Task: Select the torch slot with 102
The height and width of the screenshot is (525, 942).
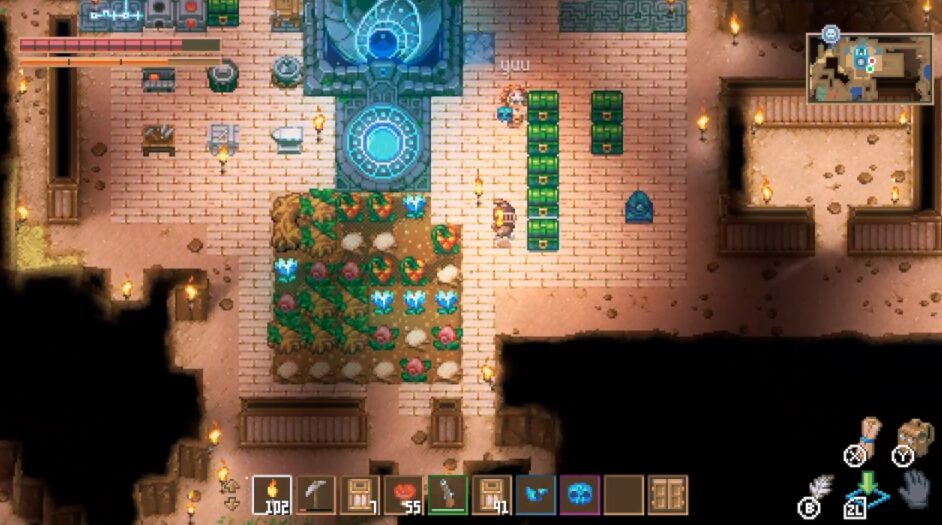Action: point(273,494)
